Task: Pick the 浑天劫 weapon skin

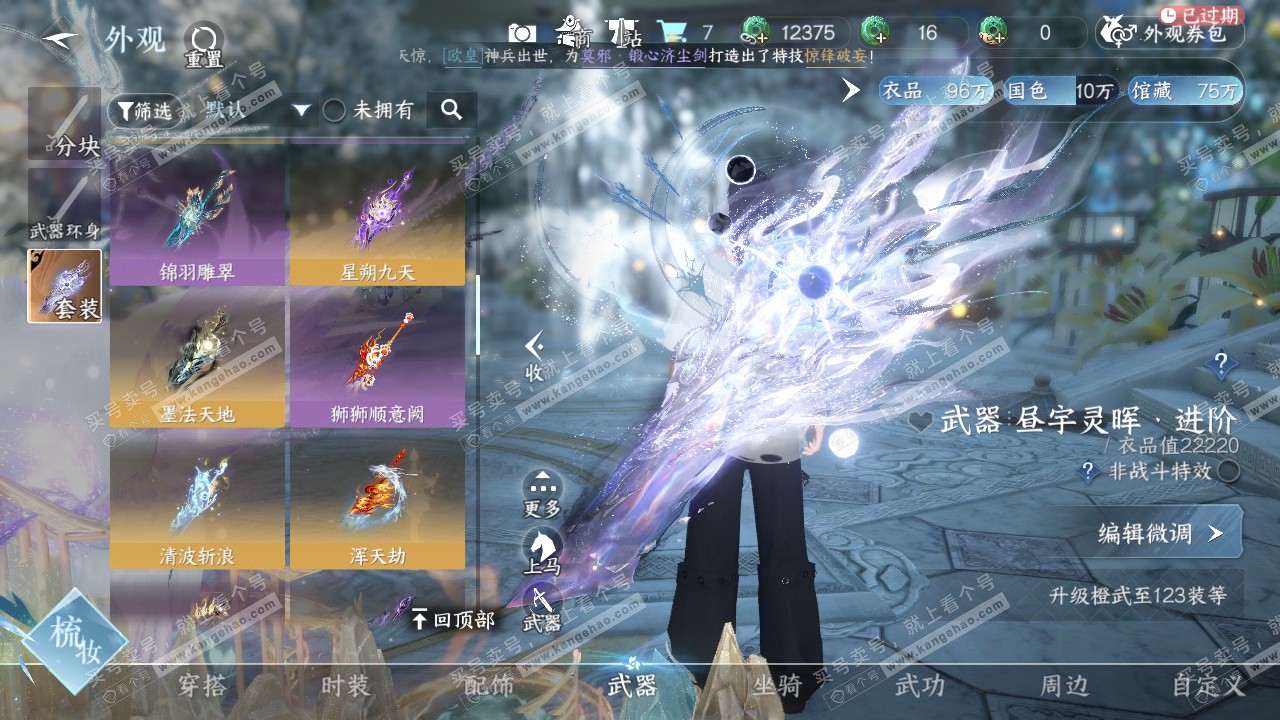Action: [x=377, y=500]
